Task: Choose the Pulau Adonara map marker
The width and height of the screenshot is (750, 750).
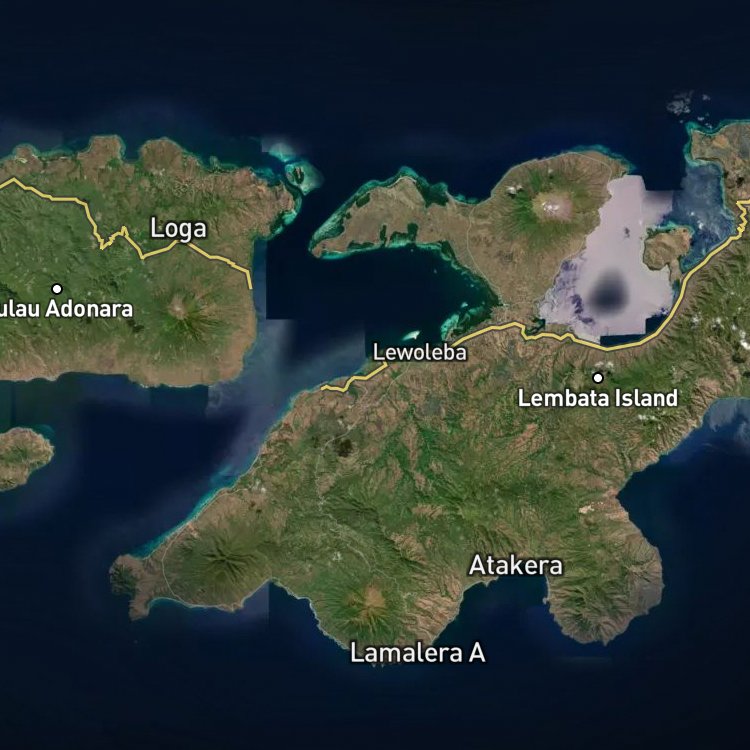Action: pyautogui.click(x=57, y=289)
